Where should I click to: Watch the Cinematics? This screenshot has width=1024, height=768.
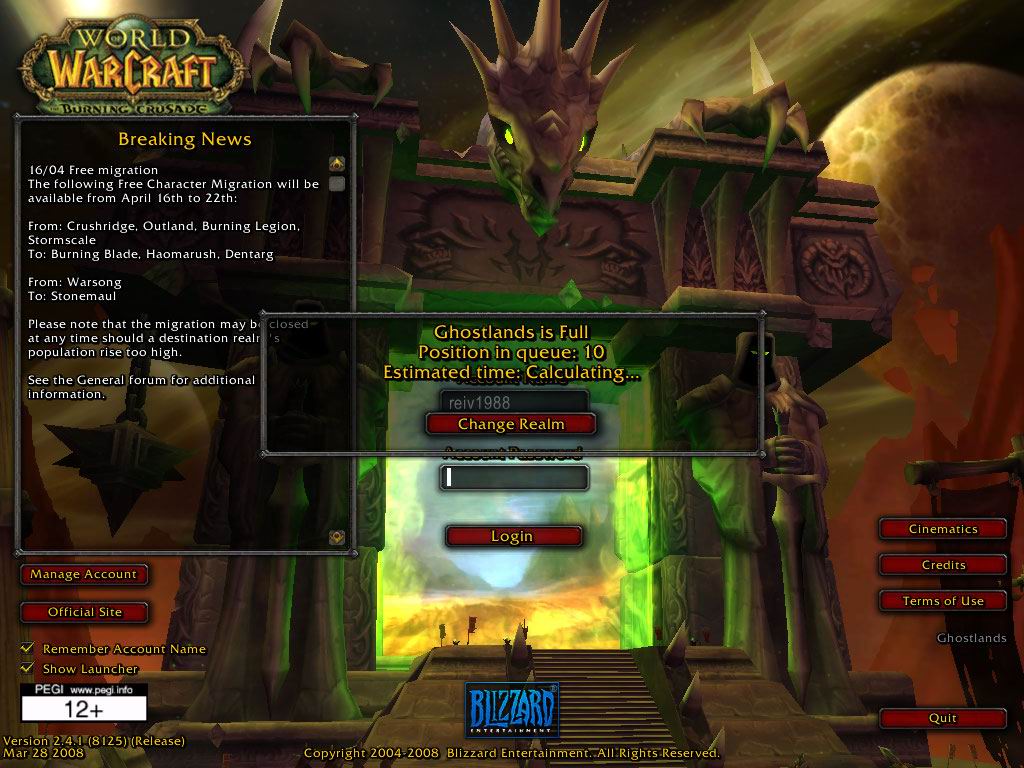pos(943,529)
